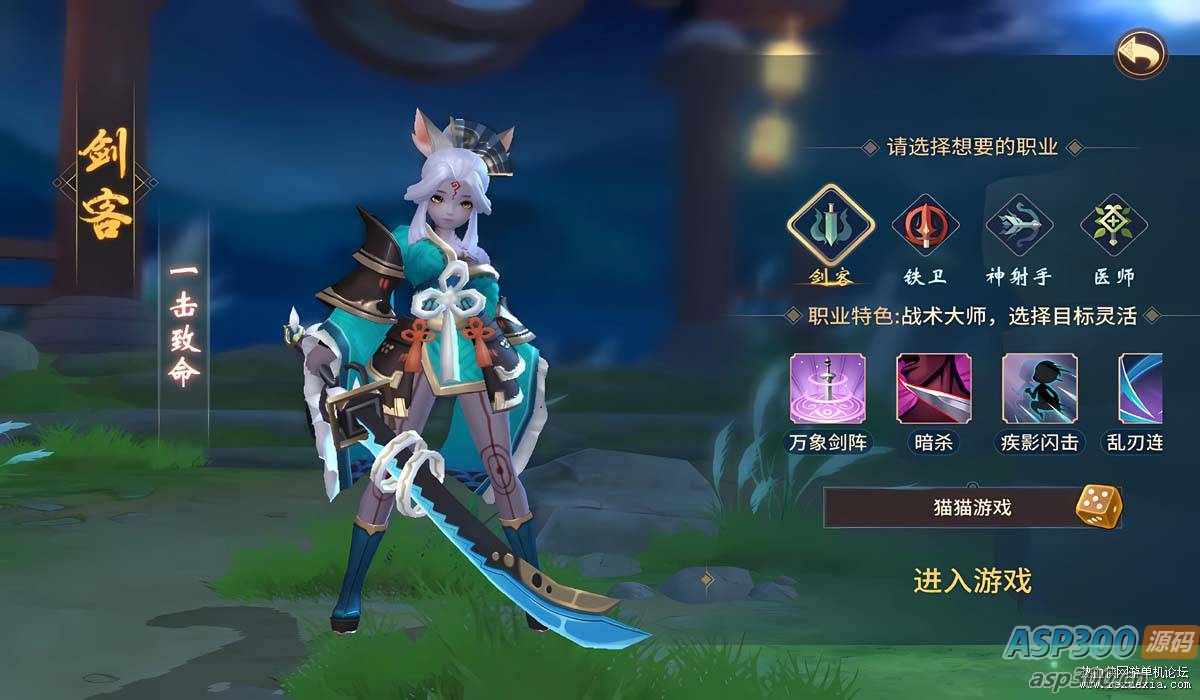This screenshot has height=700, width=1200.
Task: Select the 剑客 swordsman class
Action: [x=831, y=227]
